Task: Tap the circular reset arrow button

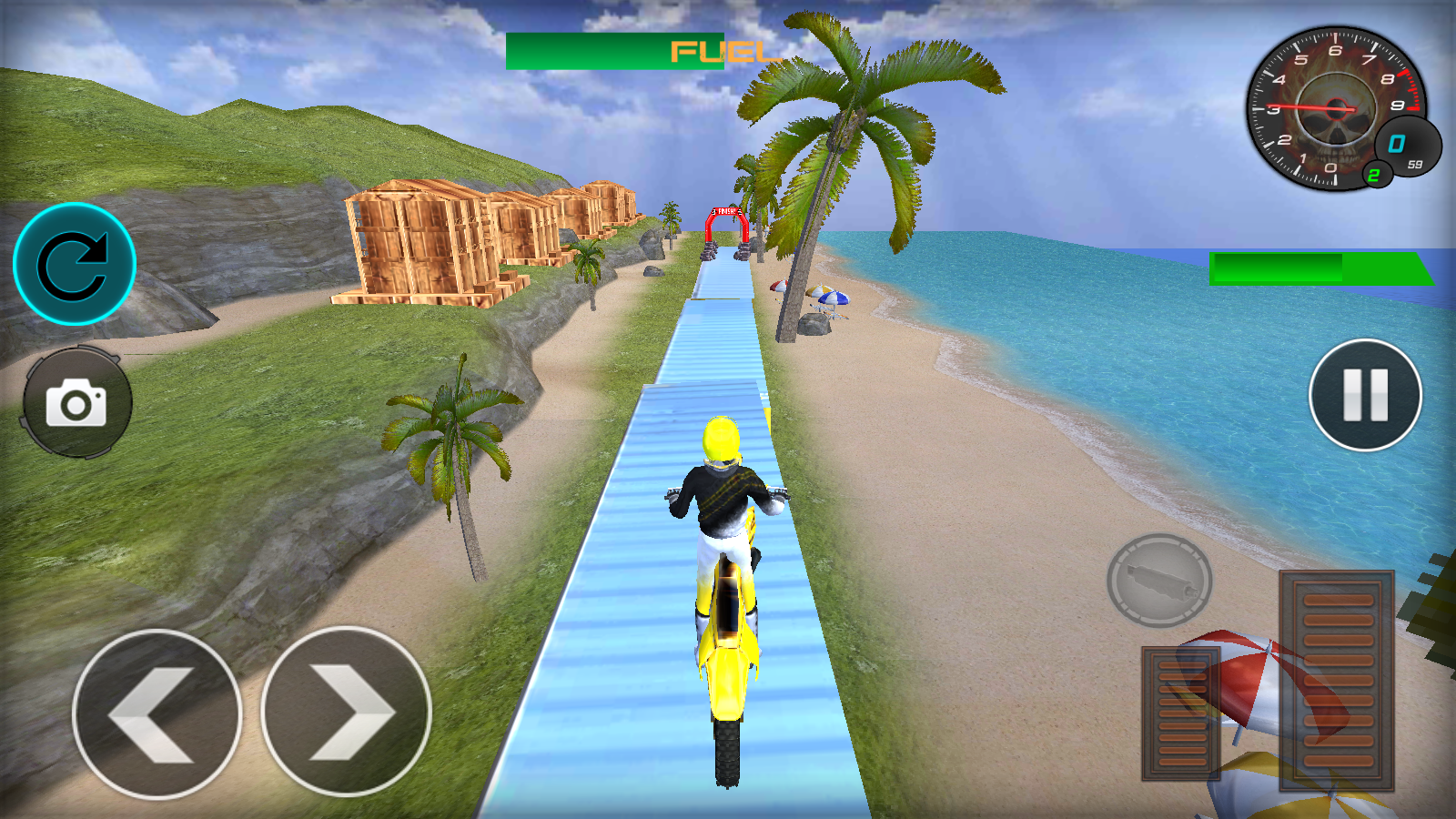Action: click(x=75, y=264)
